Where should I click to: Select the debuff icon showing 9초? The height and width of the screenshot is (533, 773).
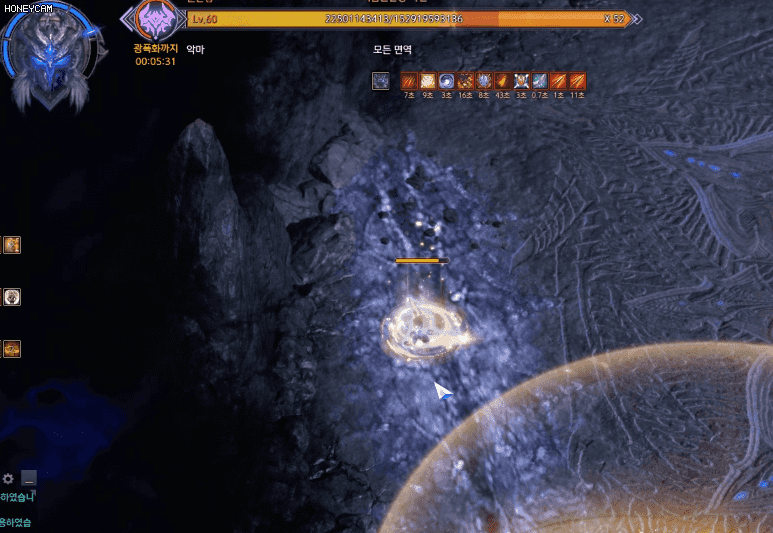point(428,81)
